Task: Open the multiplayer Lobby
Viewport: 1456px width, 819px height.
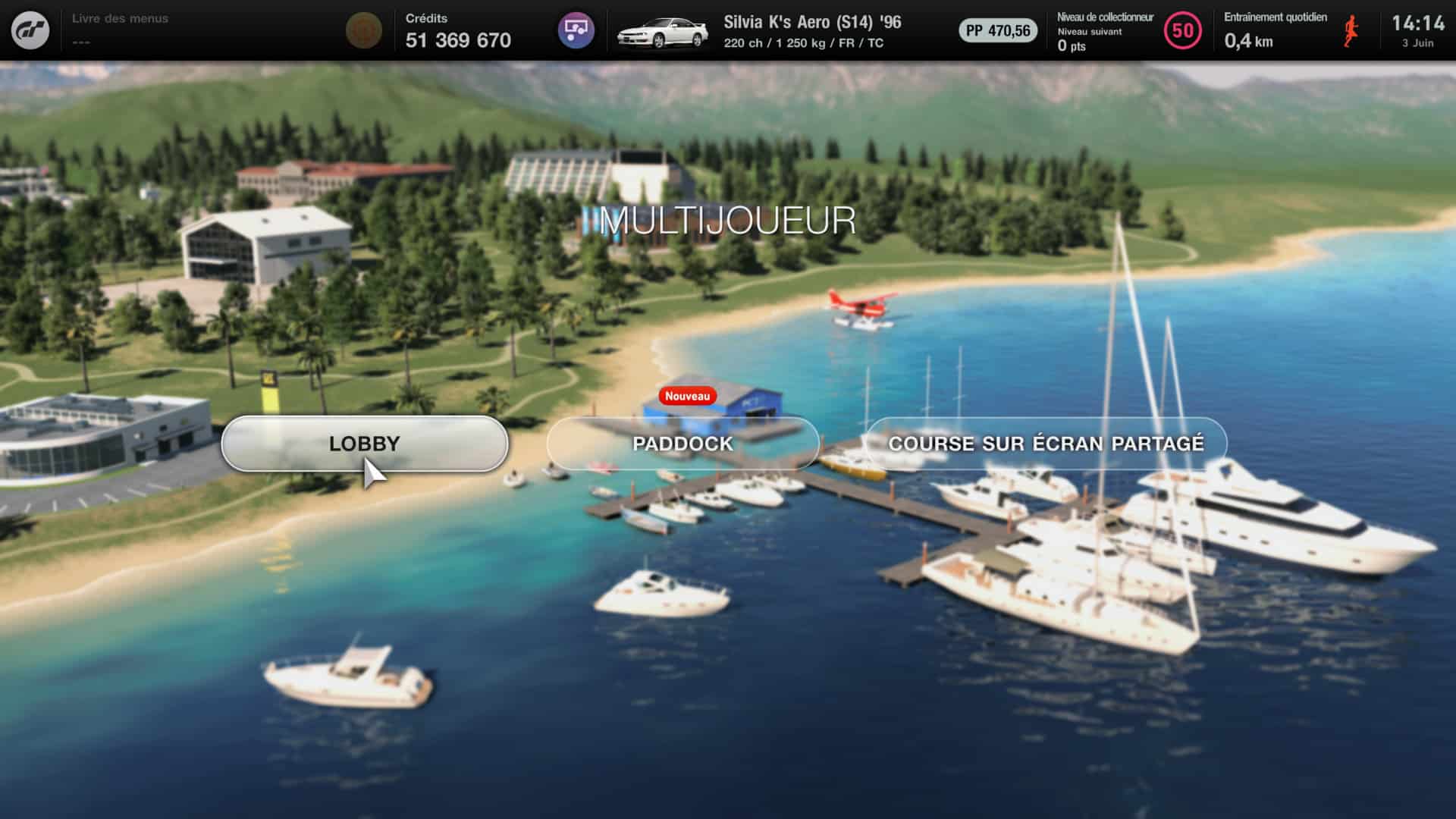Action: [x=364, y=444]
